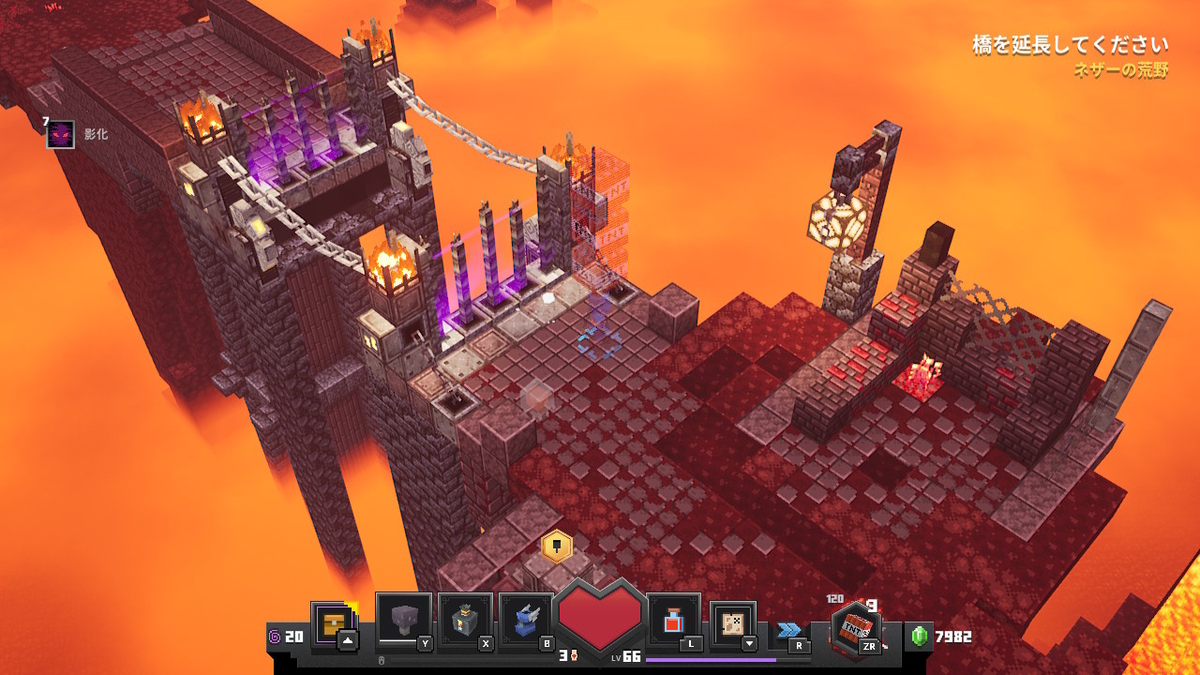The height and width of the screenshot is (675, 1200).
Task: Click the Shadow Form status effect icon
Action: [60, 134]
